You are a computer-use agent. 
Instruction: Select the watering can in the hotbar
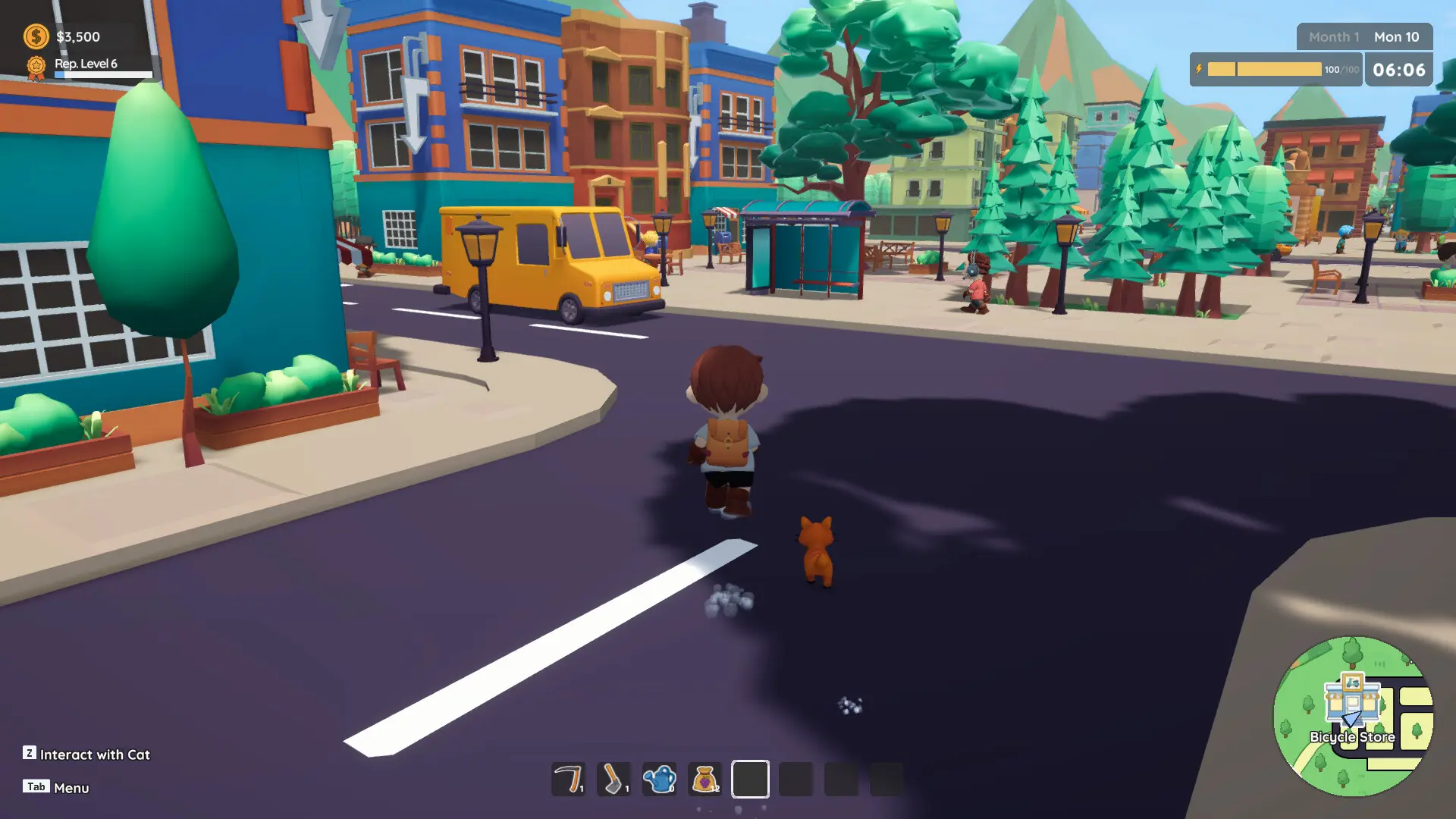pyautogui.click(x=659, y=779)
